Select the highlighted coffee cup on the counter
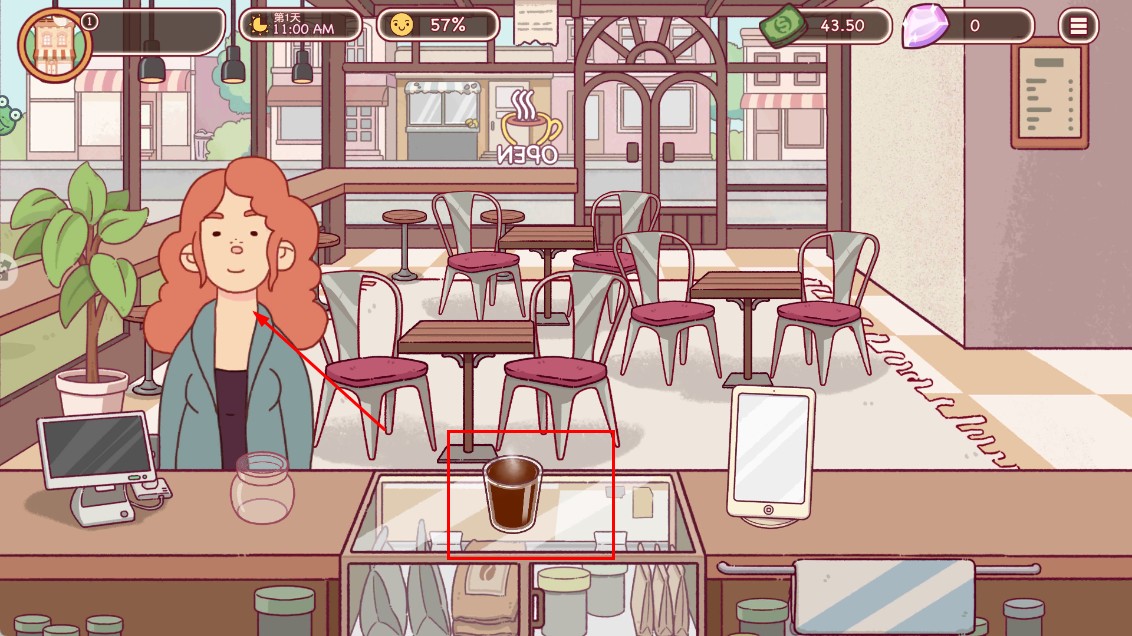 pyautogui.click(x=511, y=494)
